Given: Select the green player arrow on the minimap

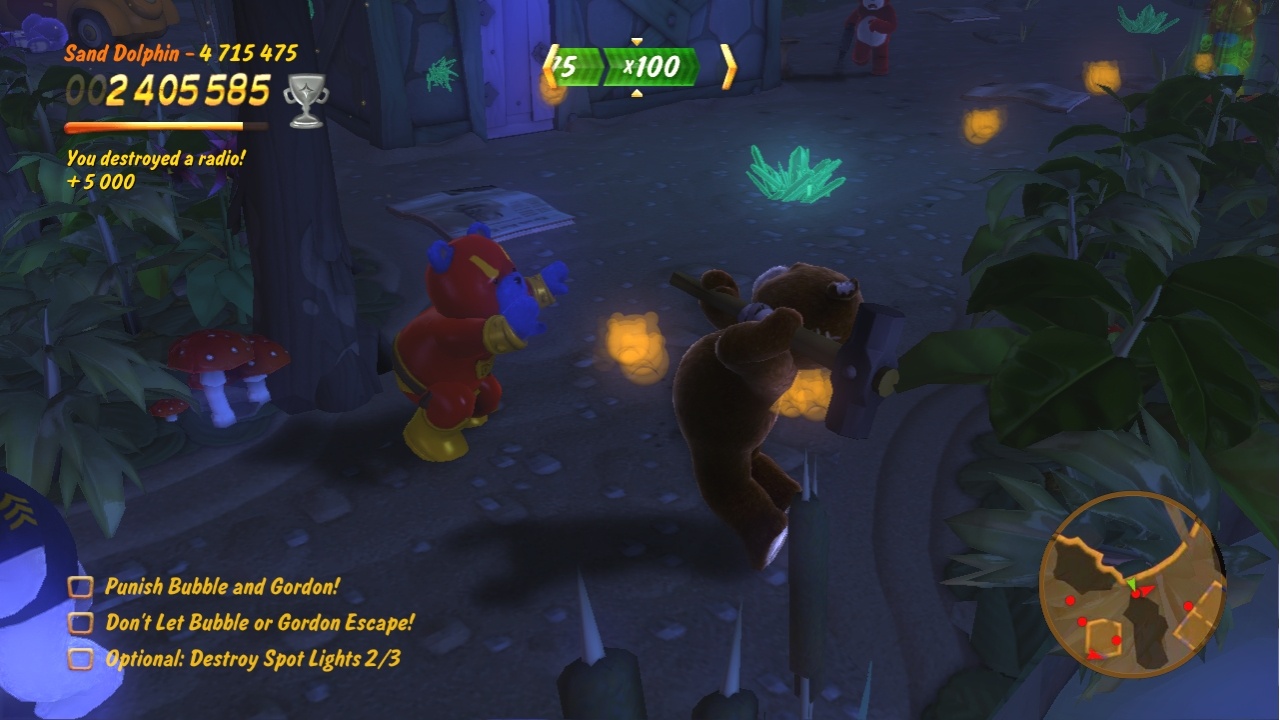Looking at the screenshot, I should (1132, 582).
